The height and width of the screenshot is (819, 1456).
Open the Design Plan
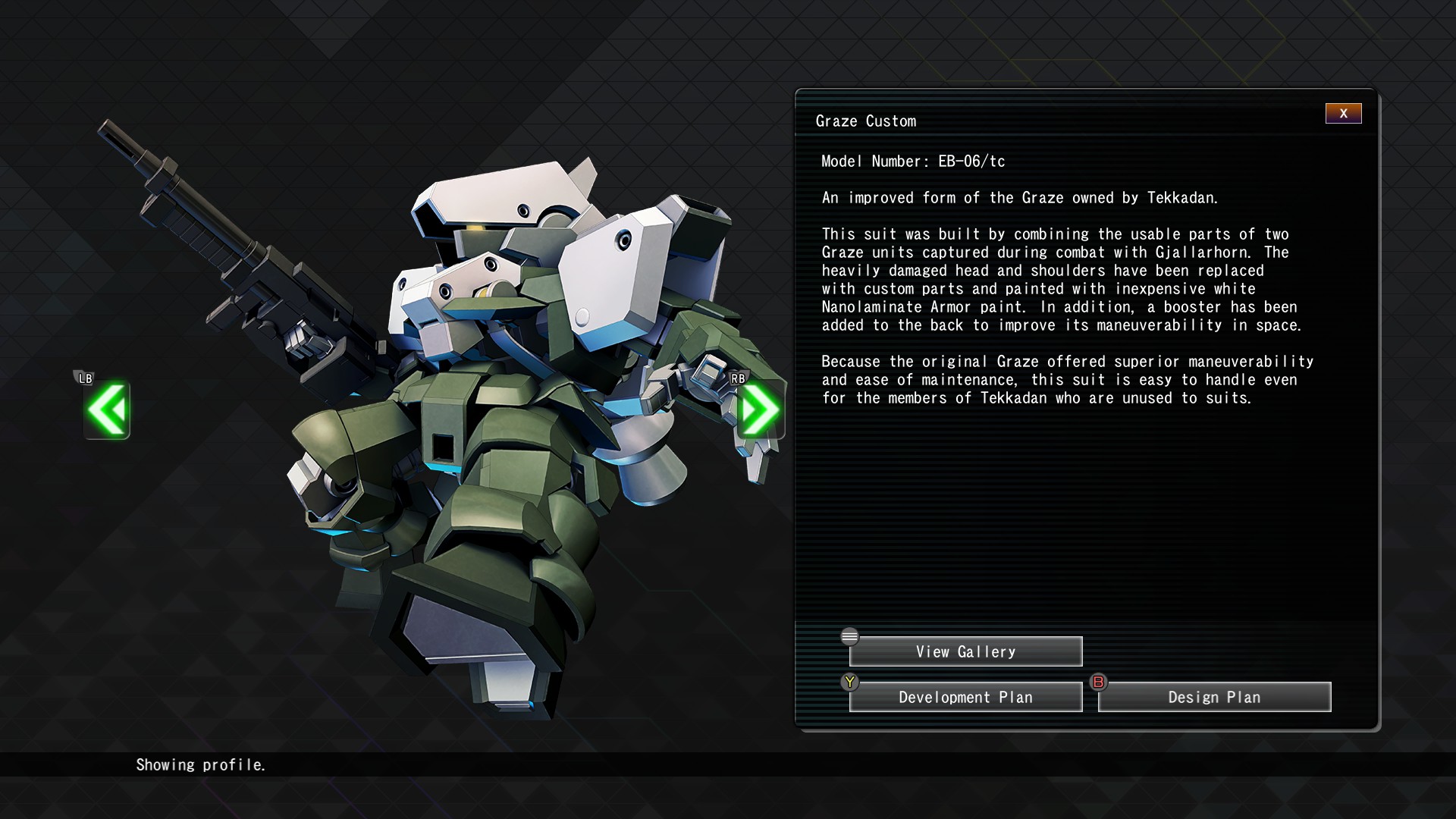[1214, 698]
